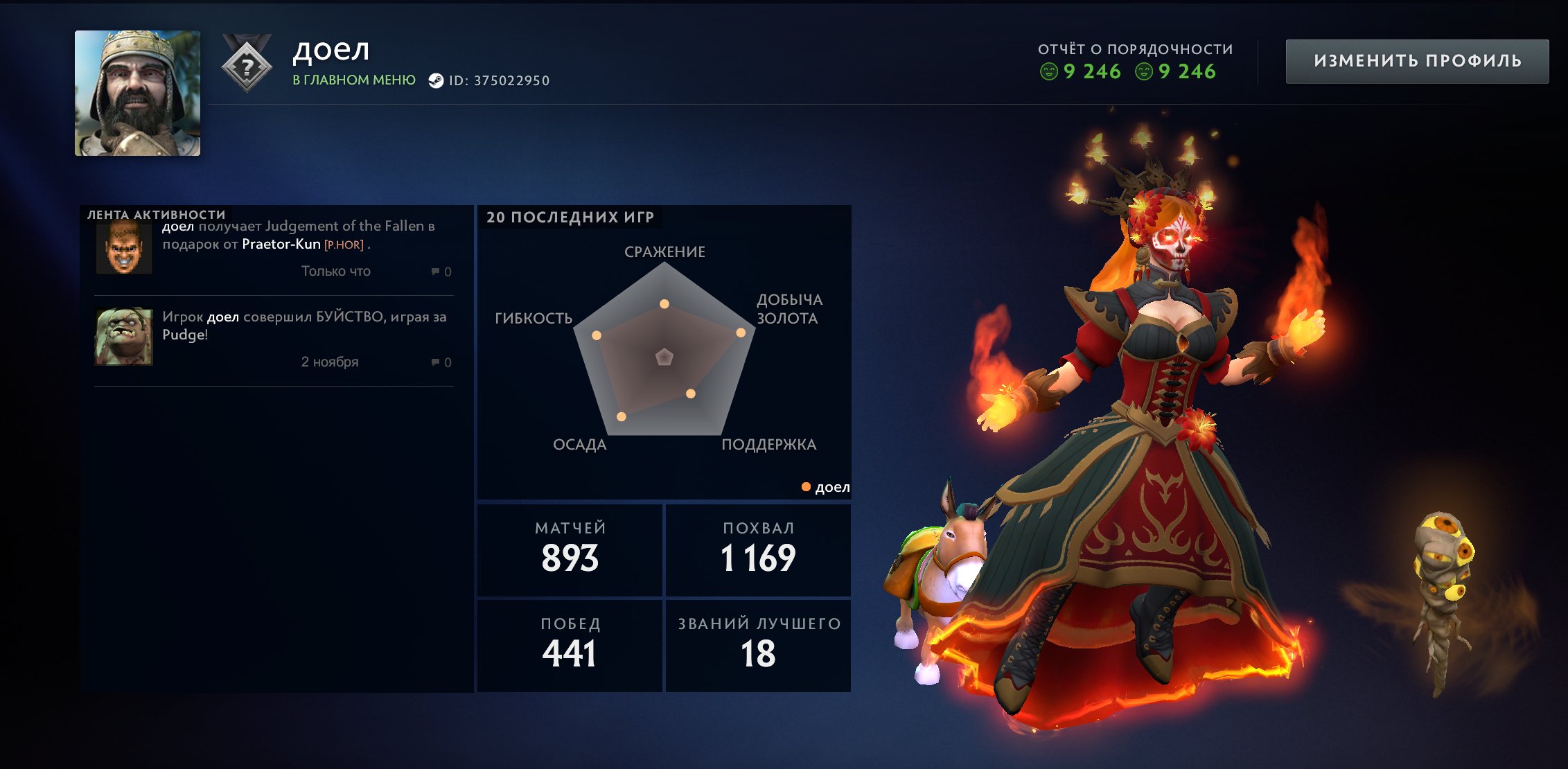
Task: Click the comment bubble on the Pudge rampage post
Action: click(x=434, y=362)
